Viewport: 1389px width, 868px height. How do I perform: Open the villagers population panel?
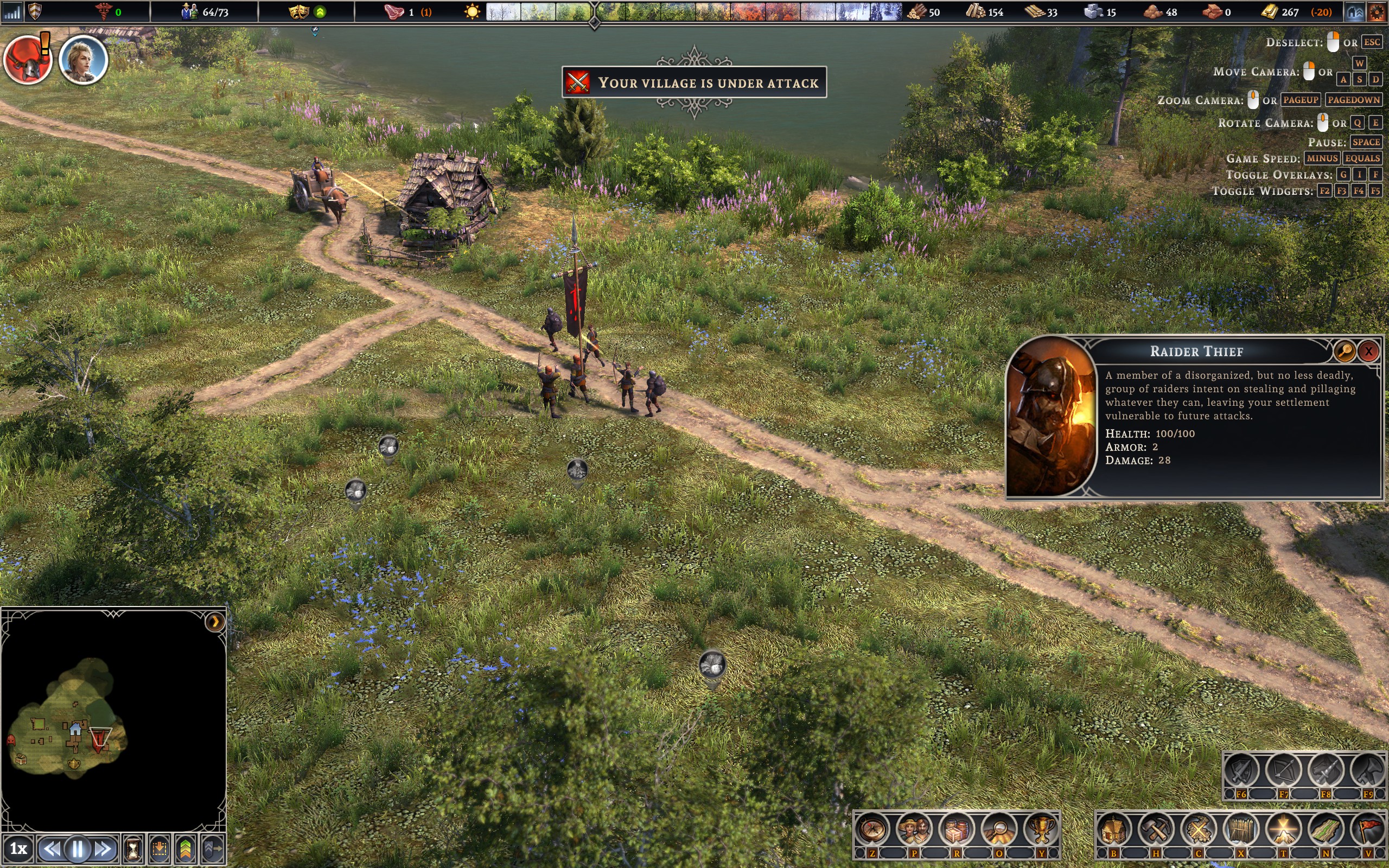915,829
